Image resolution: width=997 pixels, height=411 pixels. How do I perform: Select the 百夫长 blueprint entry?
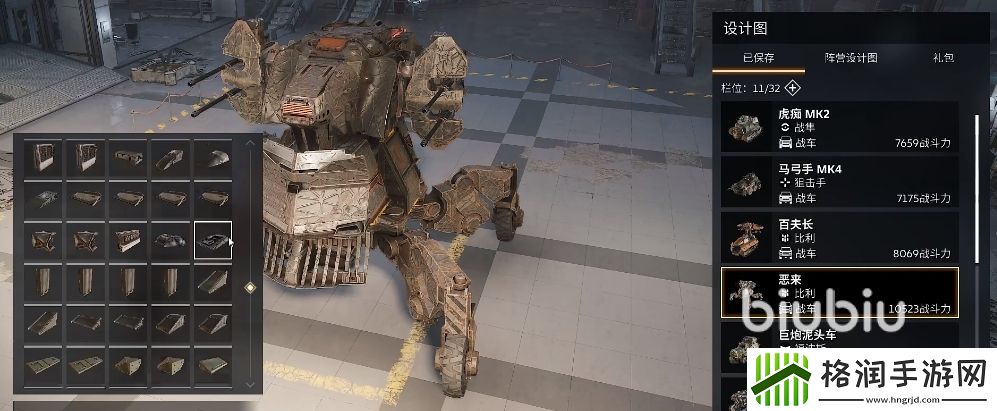coord(839,237)
